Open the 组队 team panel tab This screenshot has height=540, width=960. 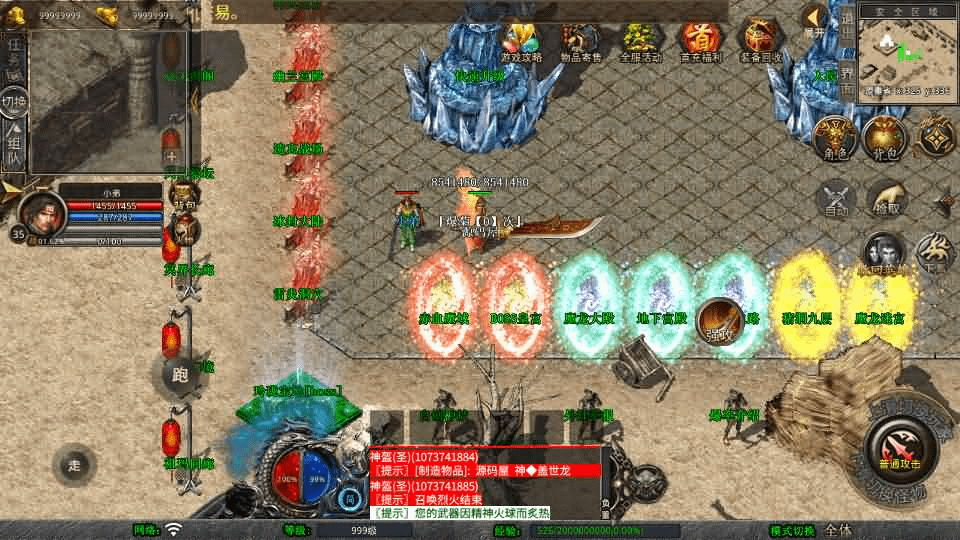coord(14,148)
